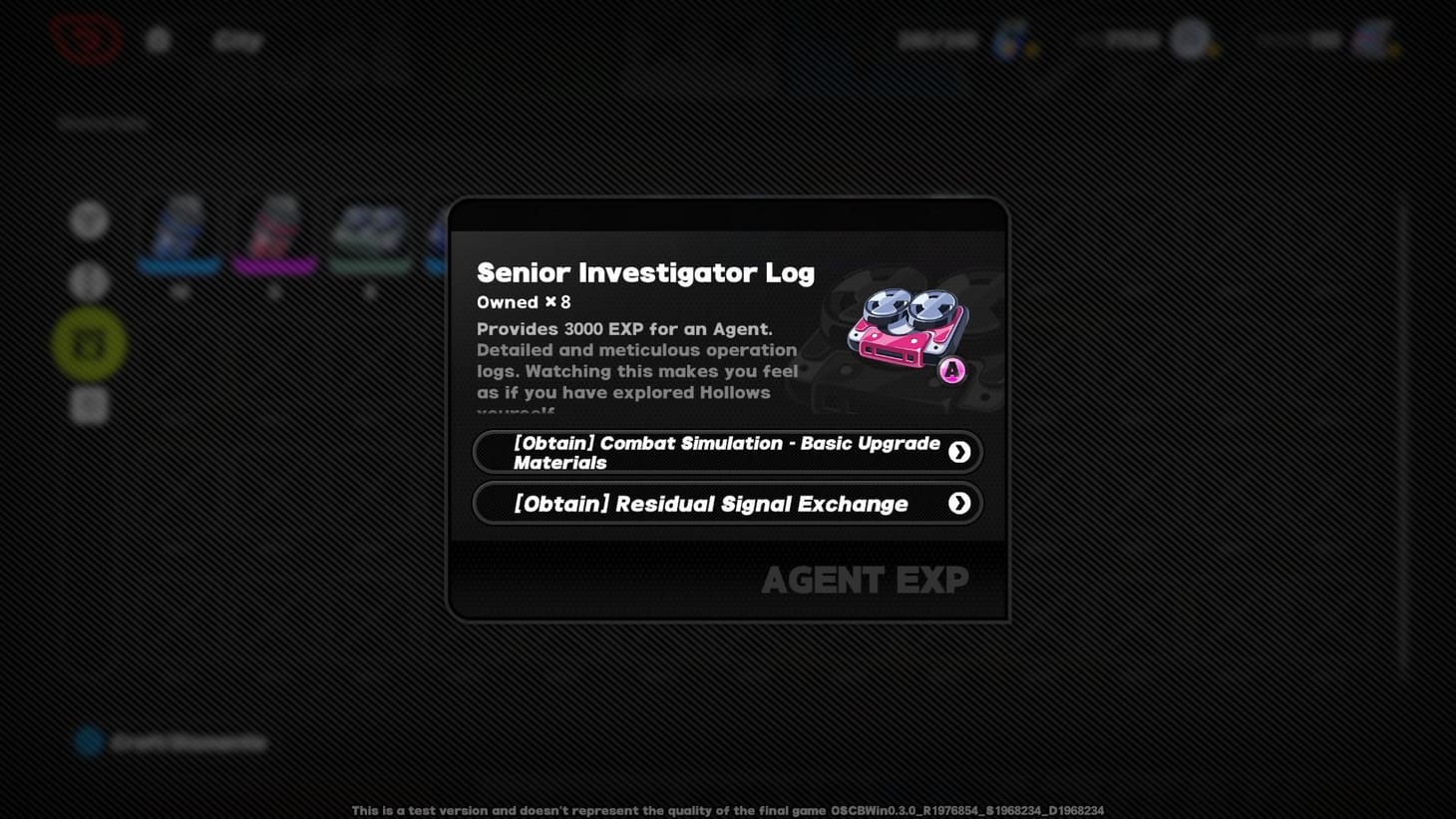Expand the chevron on the Combat Simulation row
Viewport: 1456px width, 819px height.
click(957, 451)
